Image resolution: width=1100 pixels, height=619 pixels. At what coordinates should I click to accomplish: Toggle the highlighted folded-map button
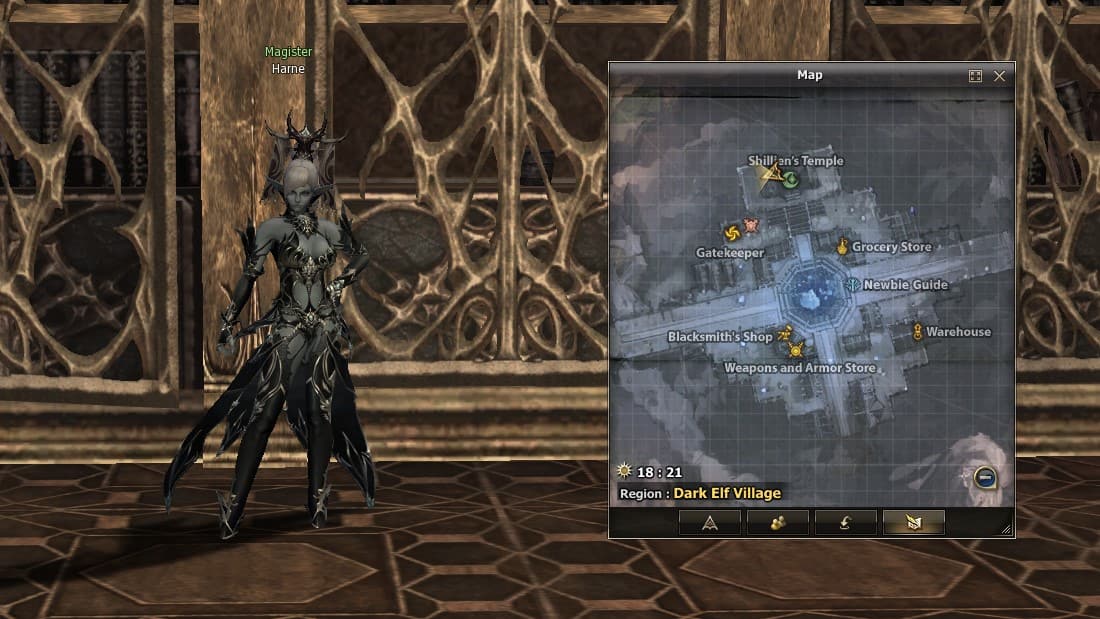(x=913, y=522)
